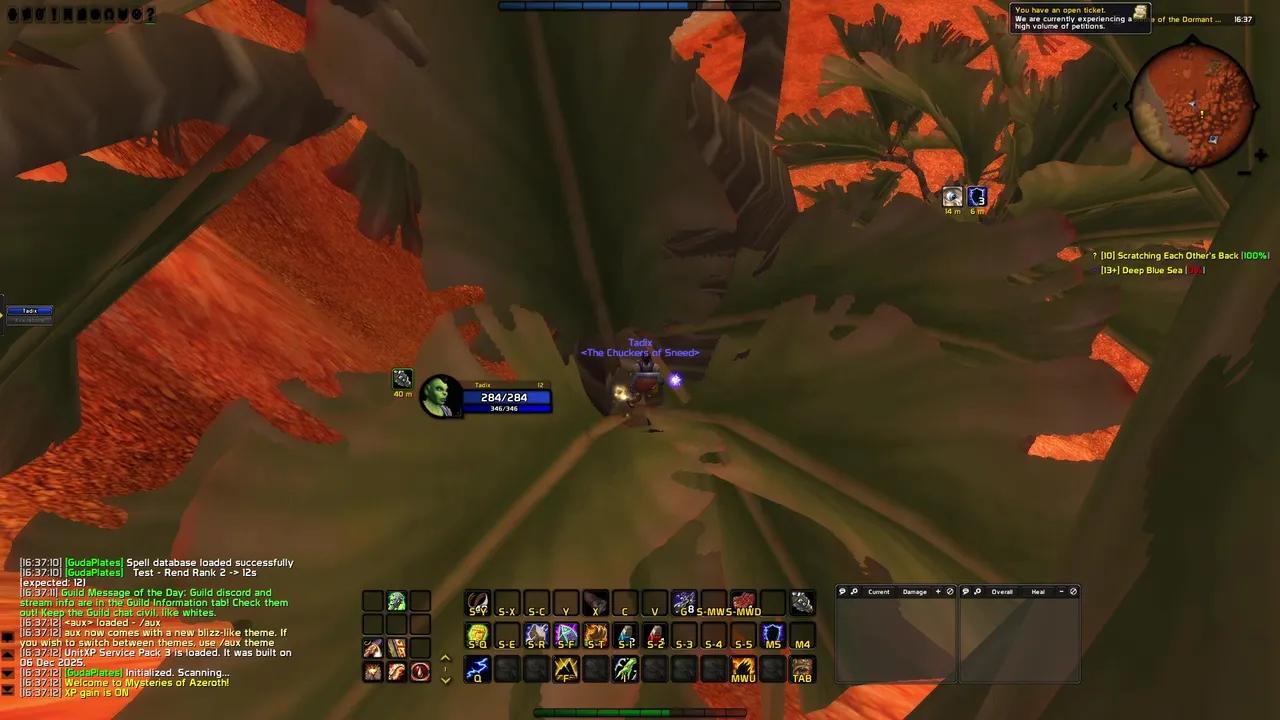Use the bandage item on the X slot
This screenshot has height=720, width=1280.
click(x=595, y=602)
